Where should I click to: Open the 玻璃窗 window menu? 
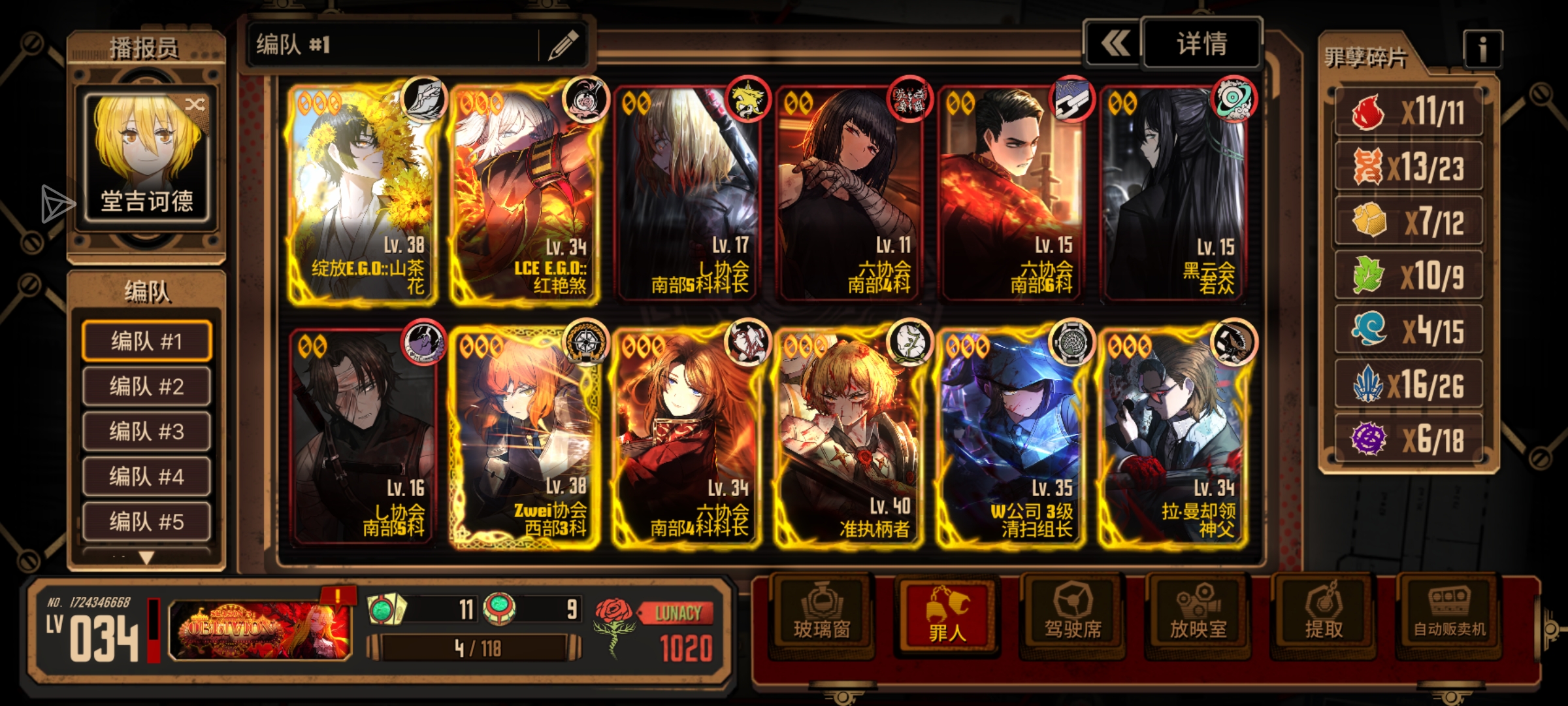tap(821, 614)
